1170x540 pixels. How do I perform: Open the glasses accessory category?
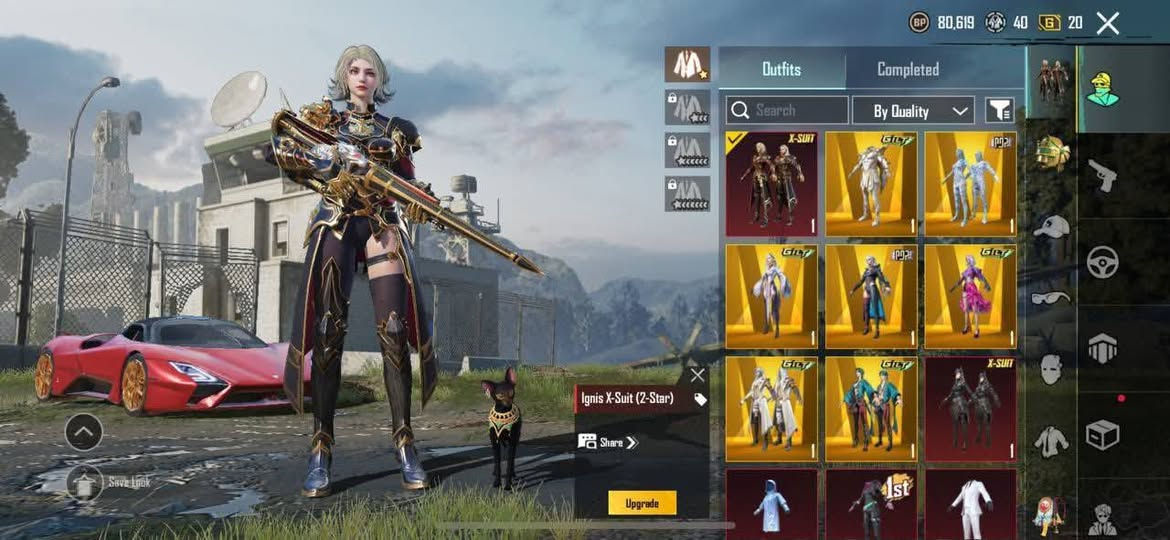pos(1051,297)
